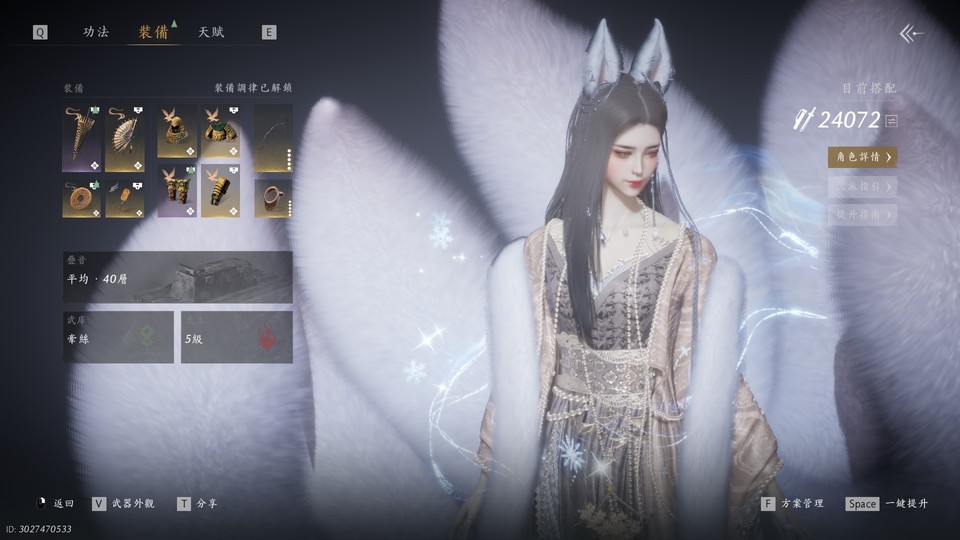Select the 裝備 tab
The width and height of the screenshot is (960, 540).
(x=154, y=32)
